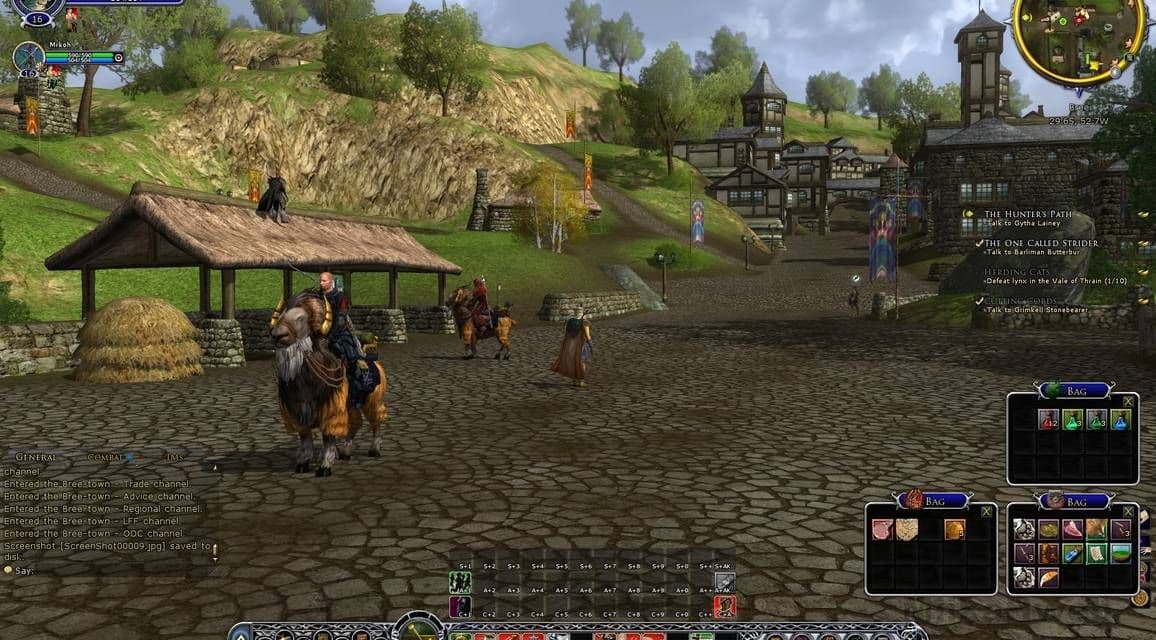Screen dimensions: 1156x640
Task: Open the circular minimap
Action: point(1078,38)
